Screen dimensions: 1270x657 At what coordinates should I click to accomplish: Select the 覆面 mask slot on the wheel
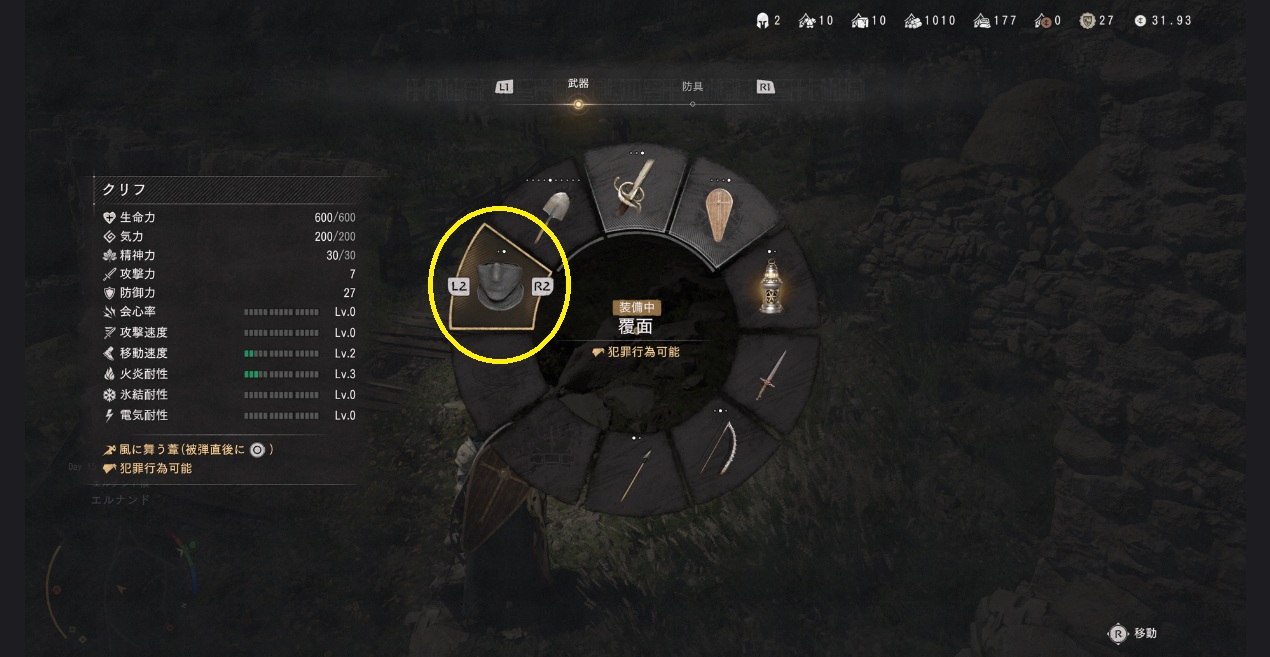pos(500,285)
